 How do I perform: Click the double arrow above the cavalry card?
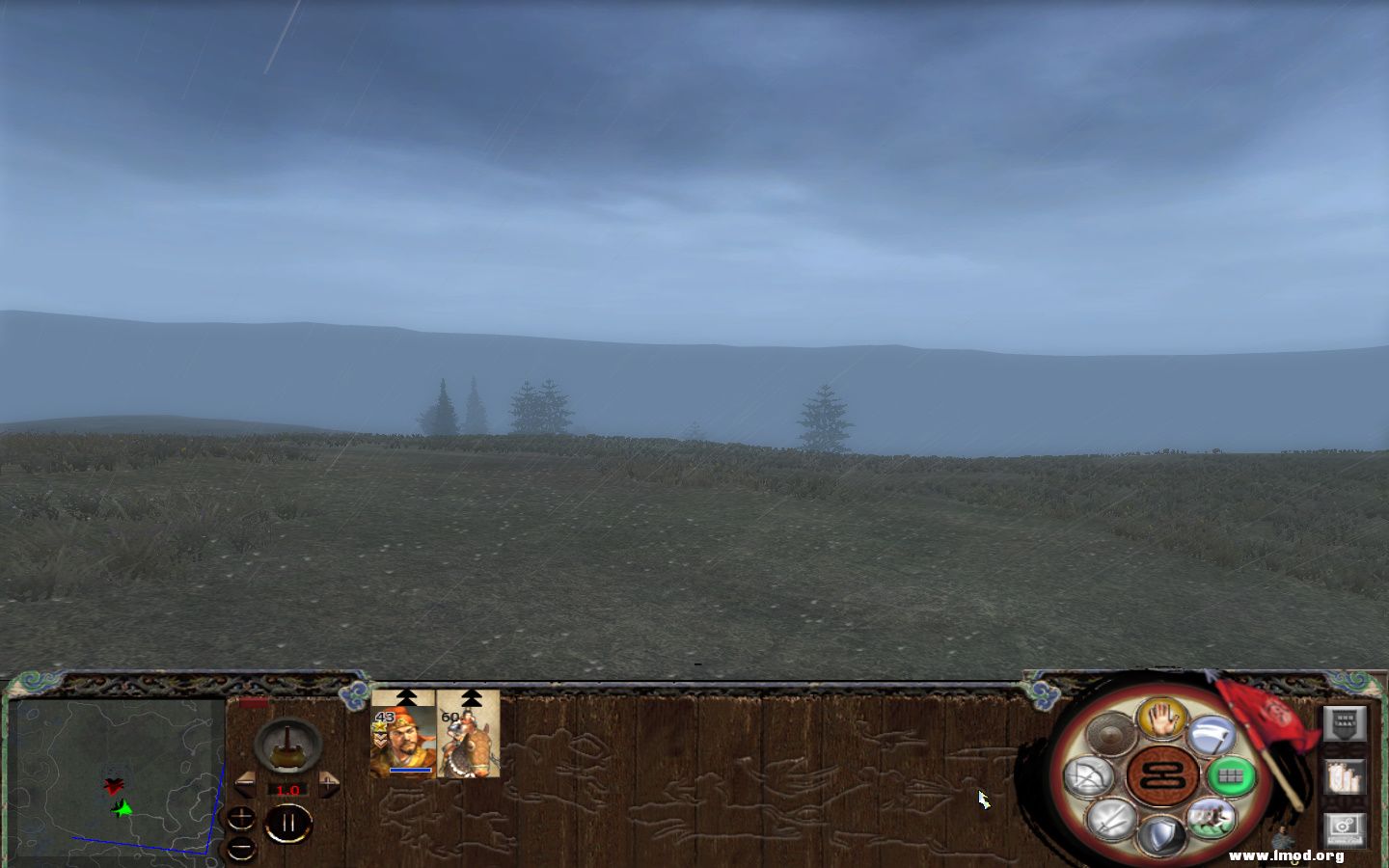tap(471, 696)
